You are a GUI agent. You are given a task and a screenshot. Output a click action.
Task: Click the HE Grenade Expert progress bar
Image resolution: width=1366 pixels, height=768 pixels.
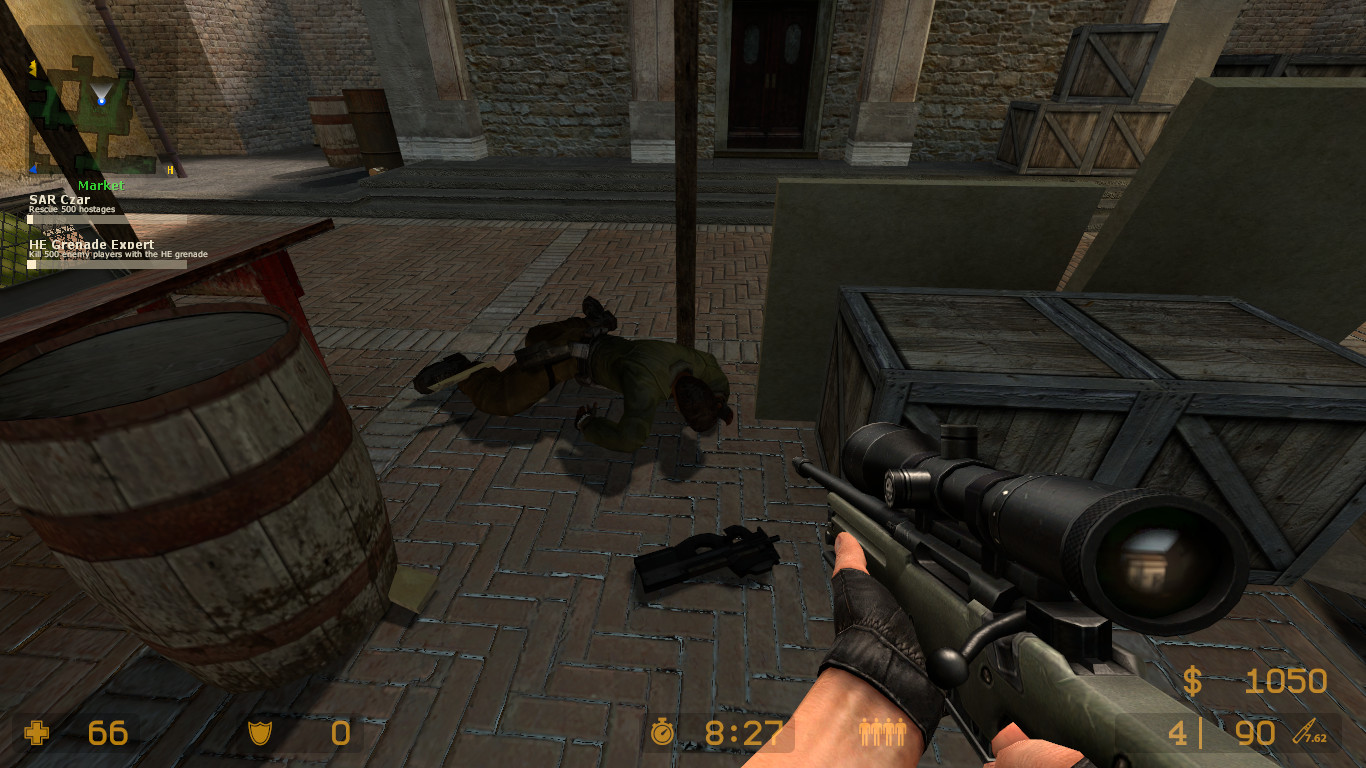tap(105, 264)
